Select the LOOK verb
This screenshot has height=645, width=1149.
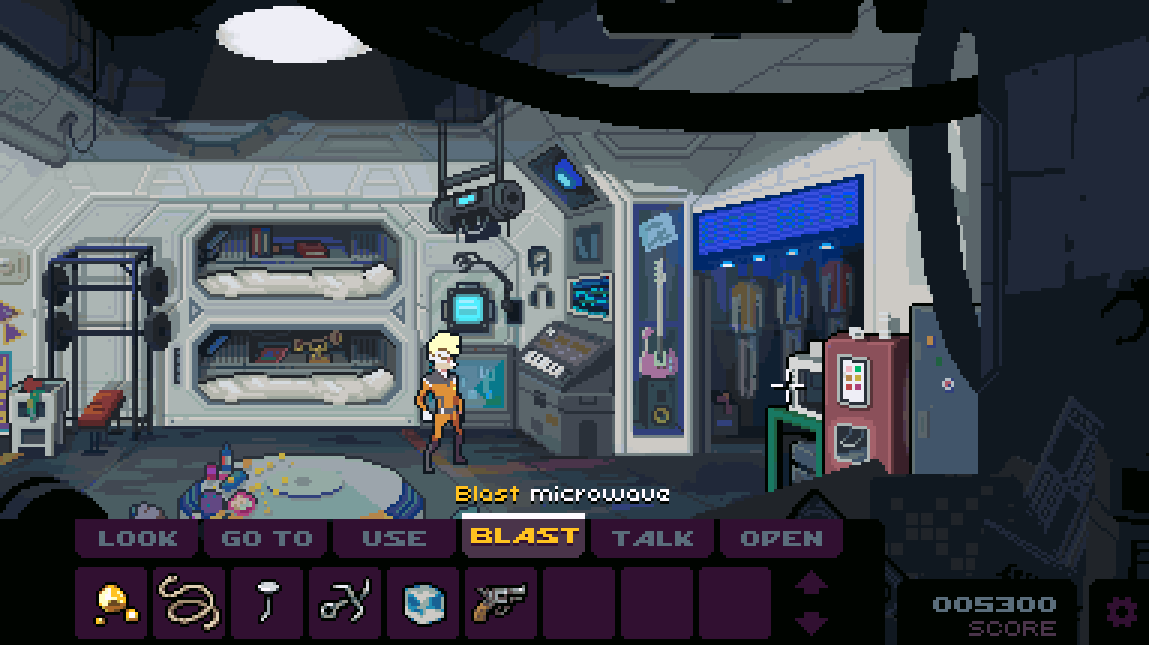pyautogui.click(x=138, y=538)
